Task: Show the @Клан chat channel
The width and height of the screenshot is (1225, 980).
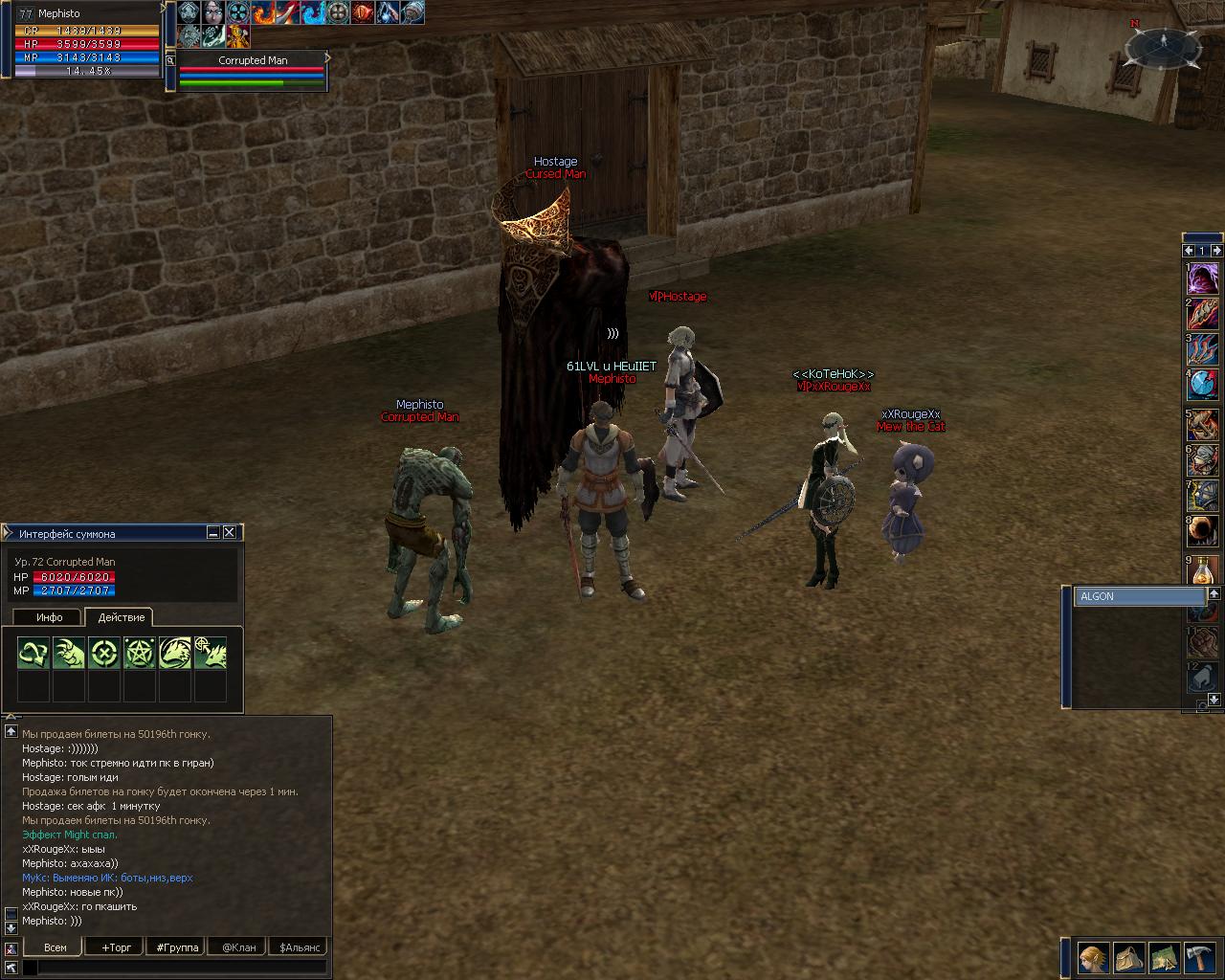Action: point(238,947)
